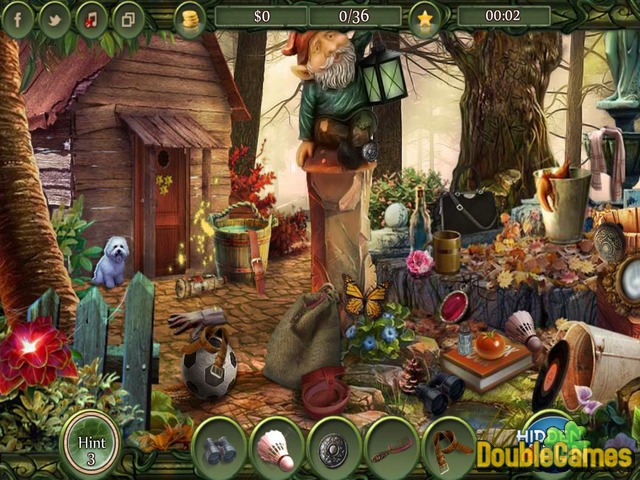Click the overlapping windows screen mode icon
This screenshot has height=480, width=640.
point(128,18)
